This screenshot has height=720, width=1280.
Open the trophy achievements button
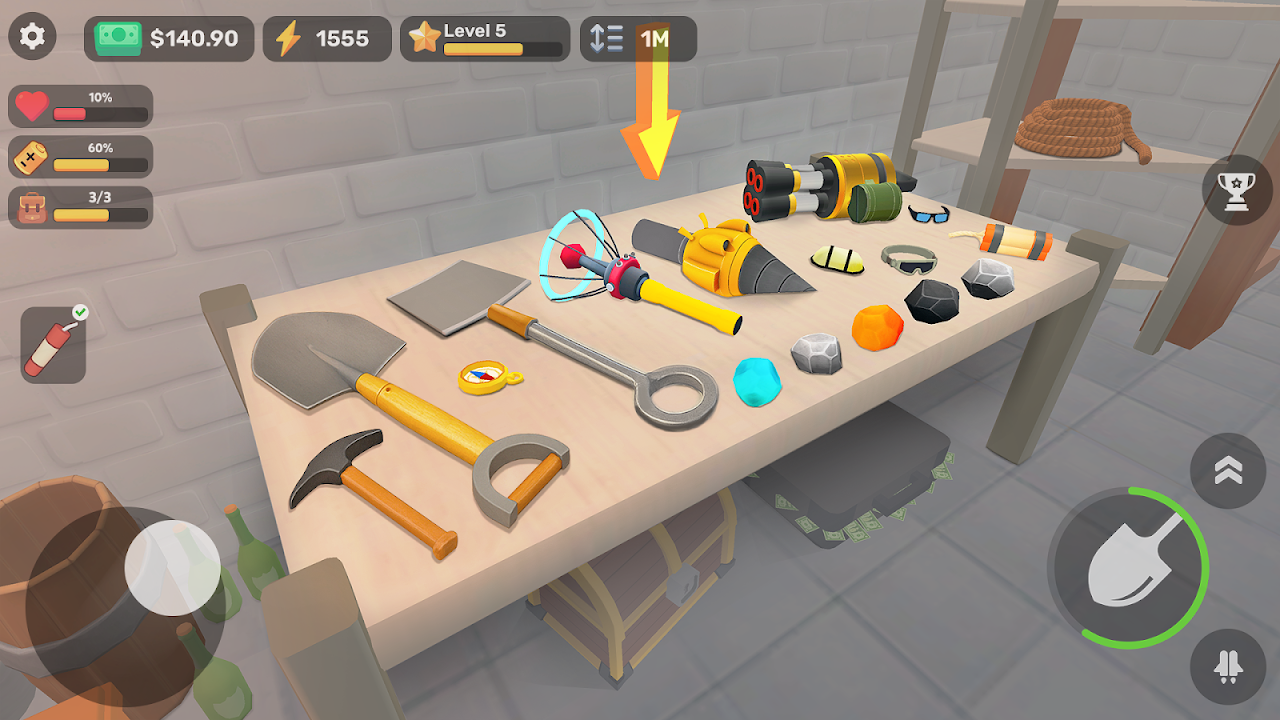(x=1238, y=190)
